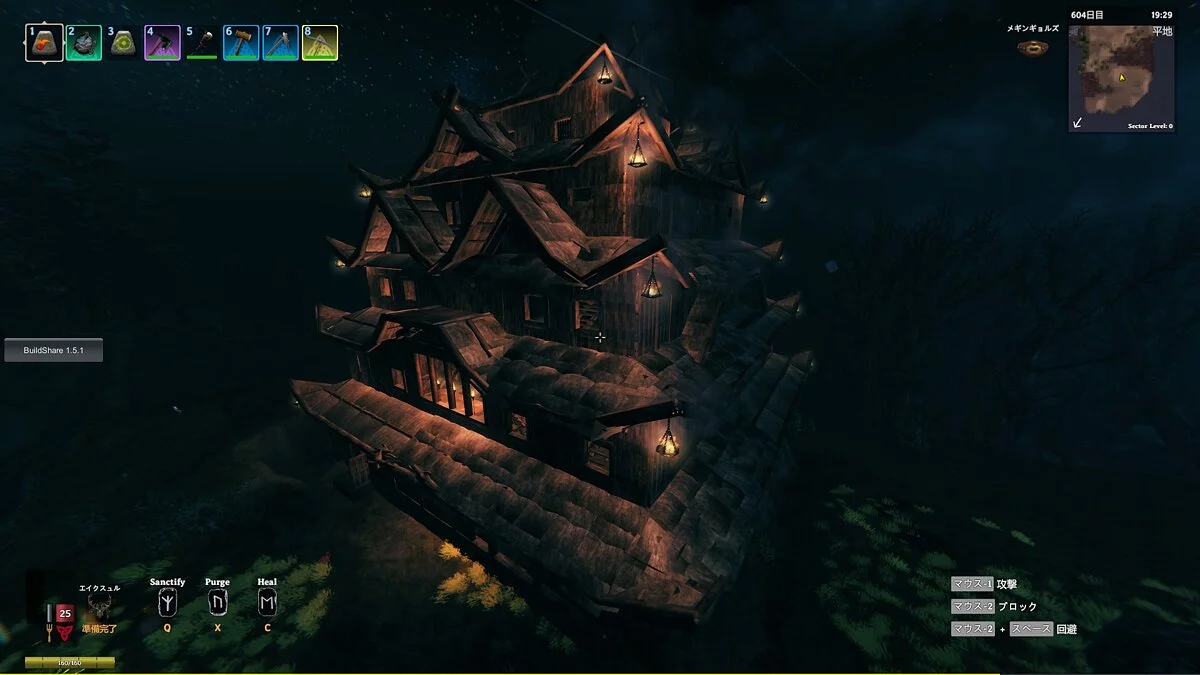Equip the torch in hotbar slot 5
Viewport: 1200px width, 675px height.
coord(202,43)
